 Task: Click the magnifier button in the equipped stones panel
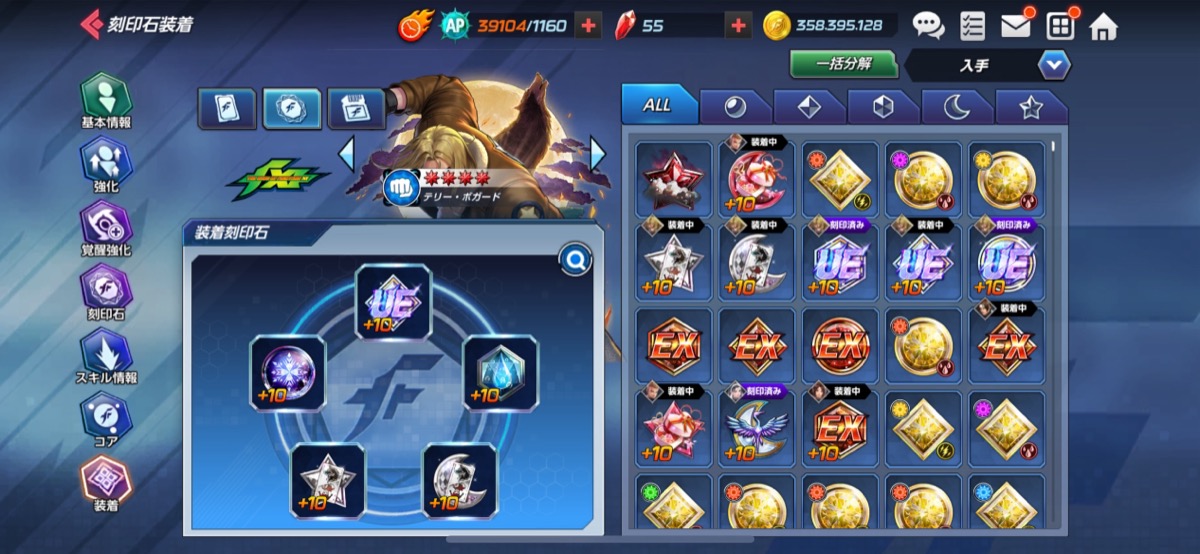(x=576, y=261)
